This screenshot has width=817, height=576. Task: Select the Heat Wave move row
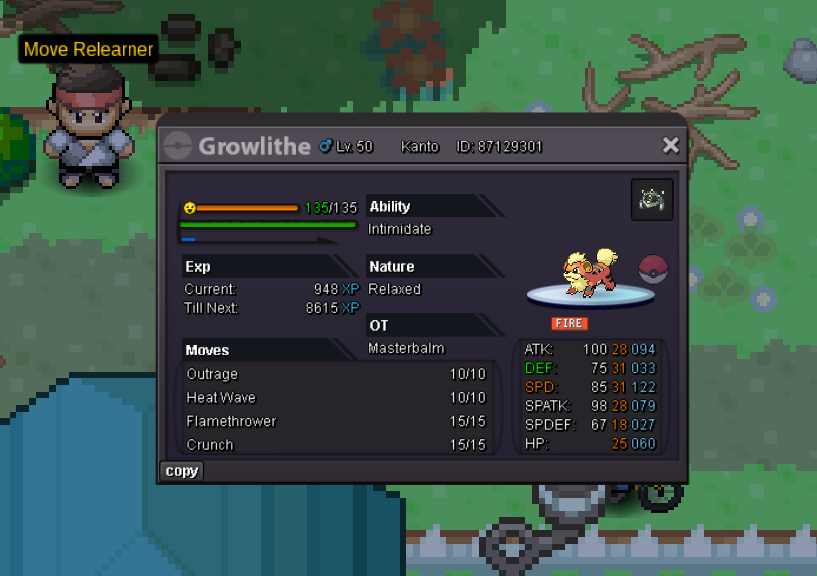click(335, 398)
